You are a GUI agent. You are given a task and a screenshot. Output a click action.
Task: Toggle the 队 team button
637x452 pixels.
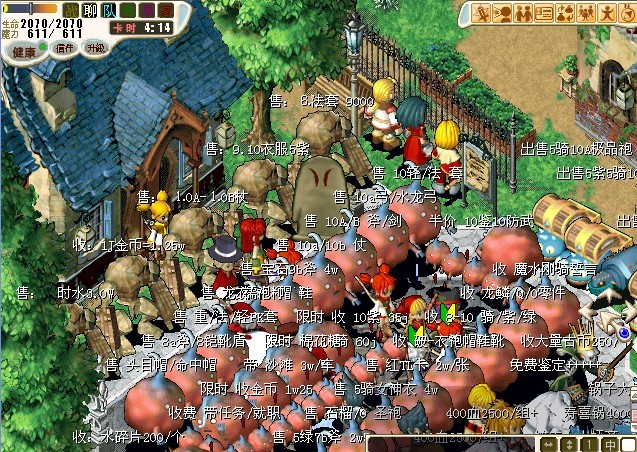click(x=108, y=9)
